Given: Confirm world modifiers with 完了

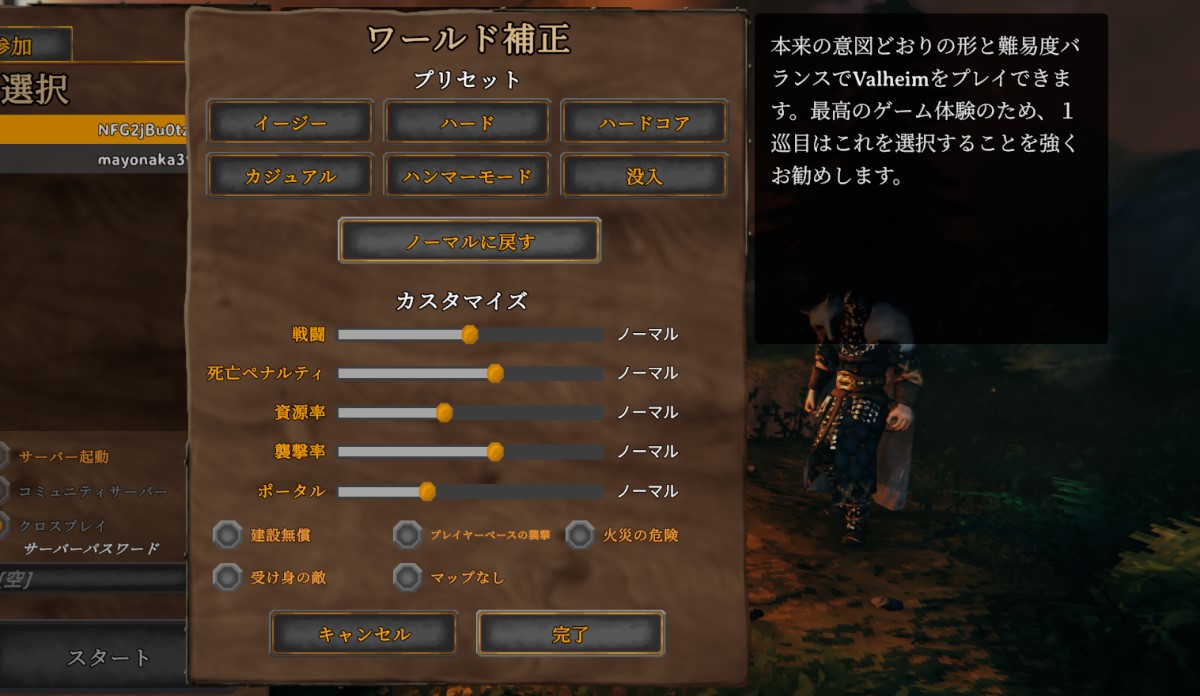Looking at the screenshot, I should click(570, 634).
